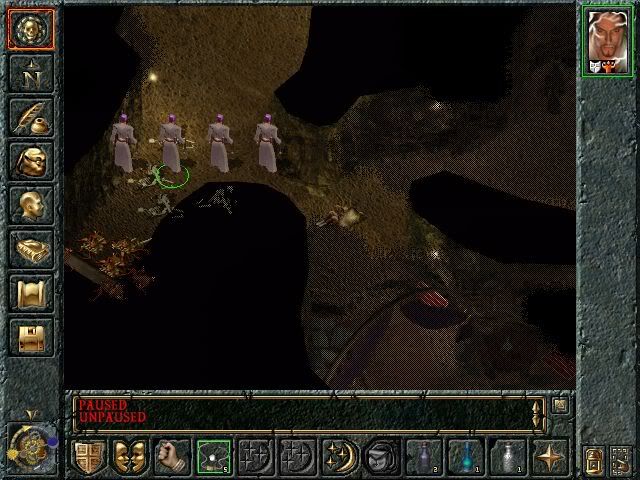Open the journal quill and inkwell button
640x480 pixels.
(x=30, y=117)
